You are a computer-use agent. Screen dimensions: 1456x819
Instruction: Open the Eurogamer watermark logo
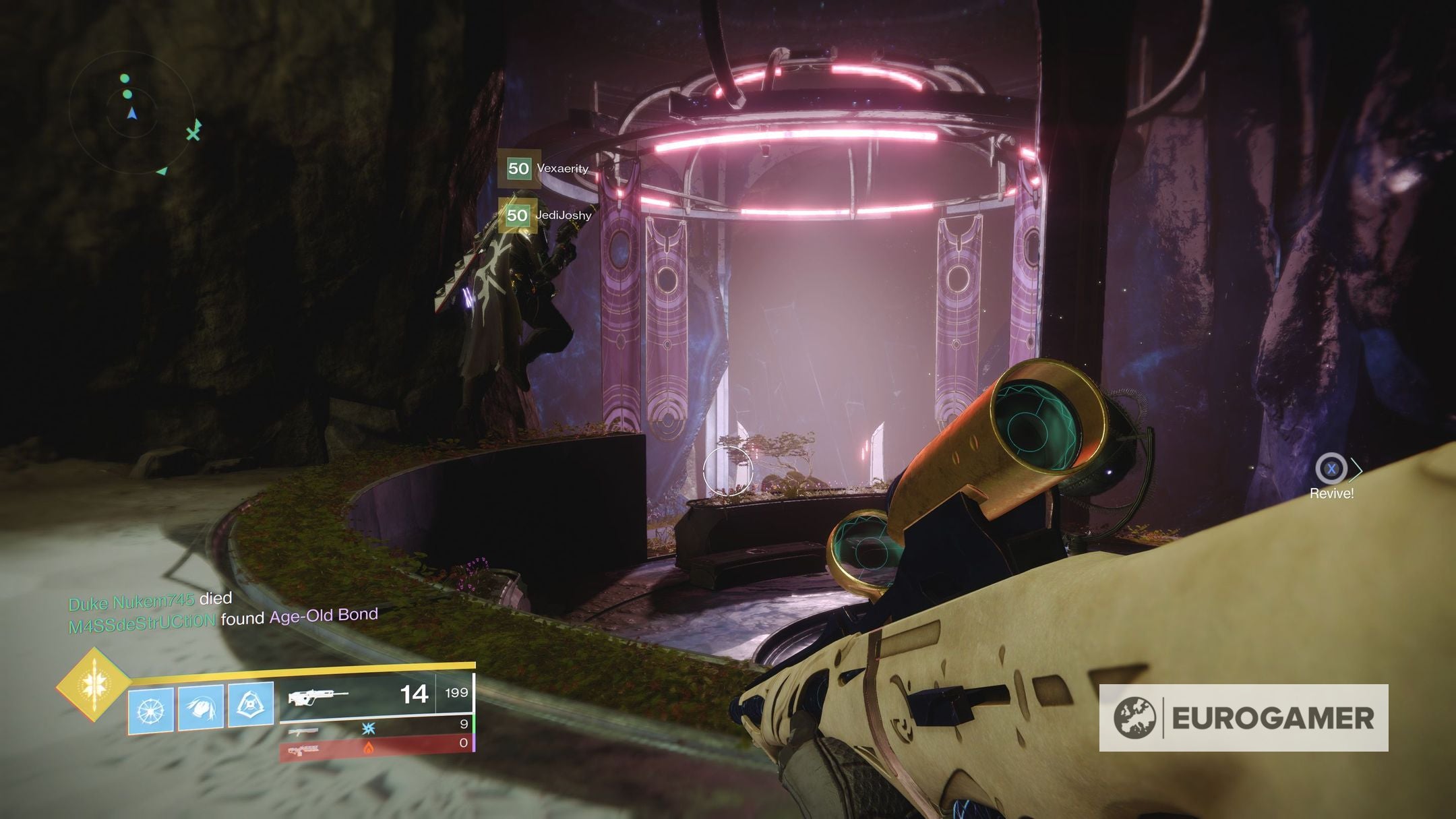tap(1243, 718)
